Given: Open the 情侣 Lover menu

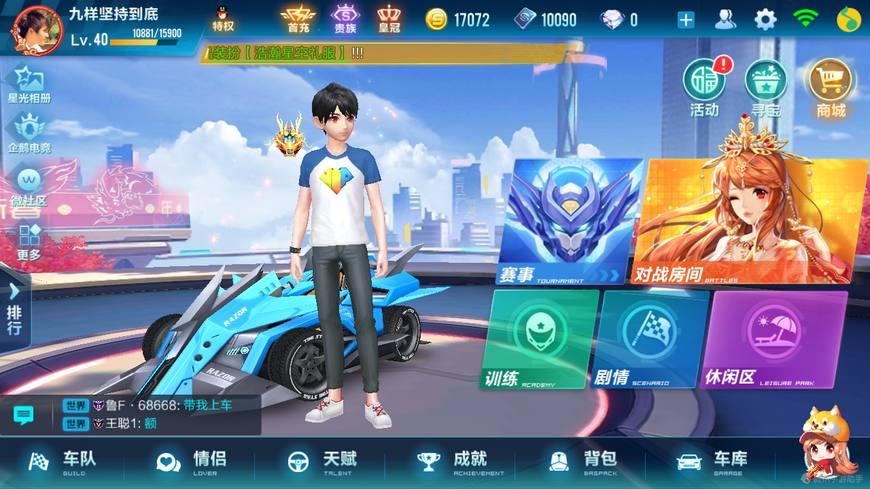Looking at the screenshot, I should 191,461.
